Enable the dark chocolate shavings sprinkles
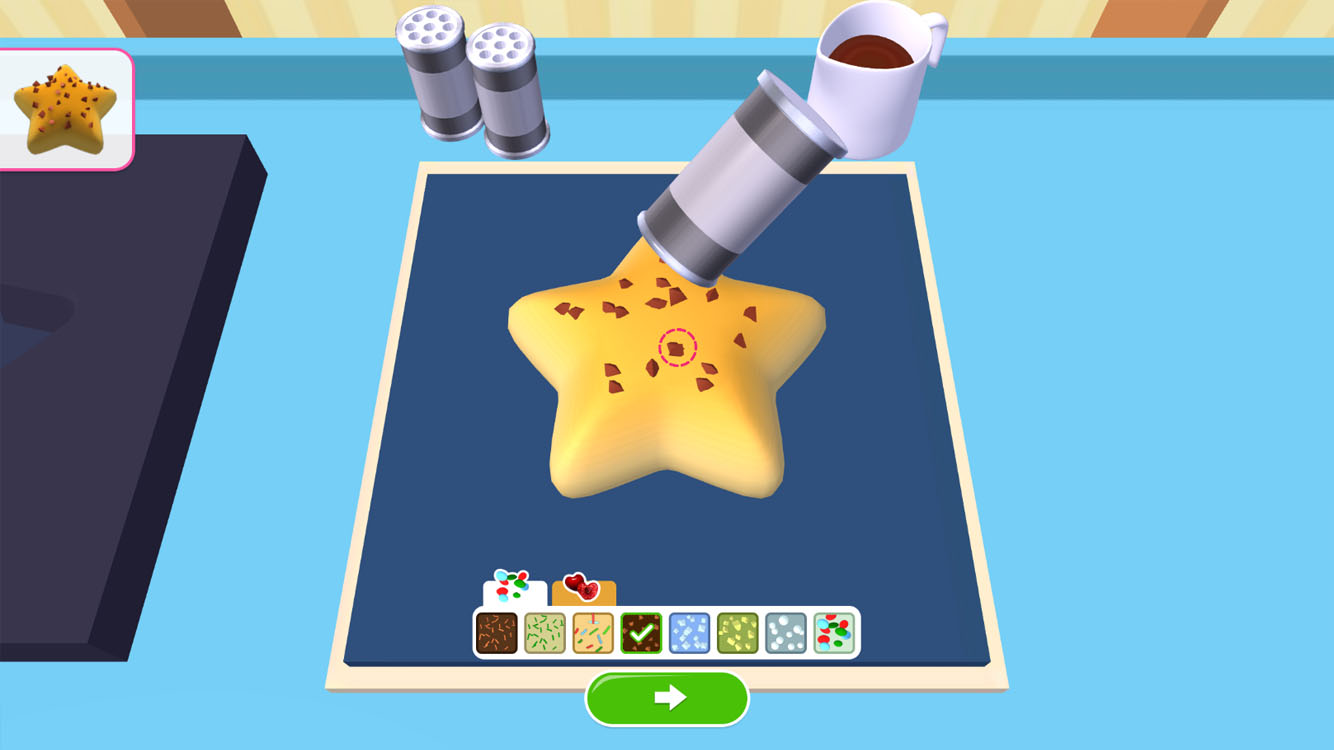The width and height of the screenshot is (1334, 750). tap(497, 631)
